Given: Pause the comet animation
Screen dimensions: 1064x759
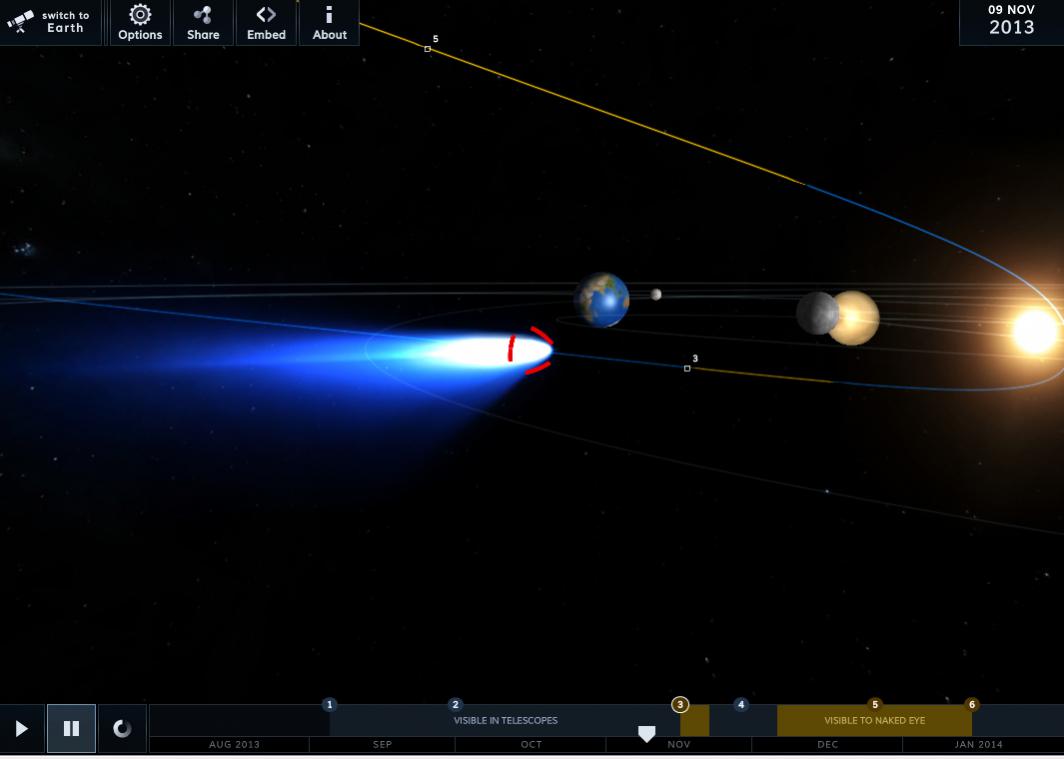Looking at the screenshot, I should (72, 729).
